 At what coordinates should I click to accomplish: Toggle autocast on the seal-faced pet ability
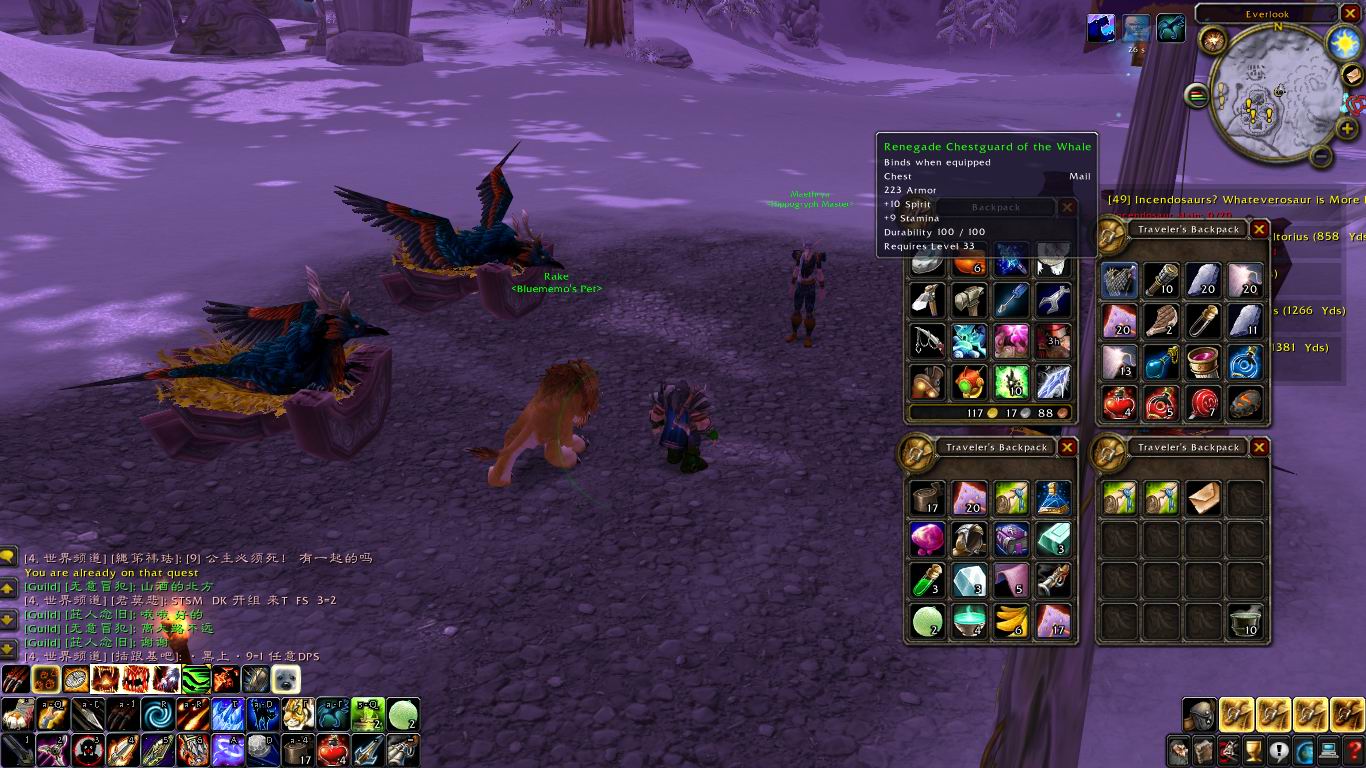[x=285, y=679]
